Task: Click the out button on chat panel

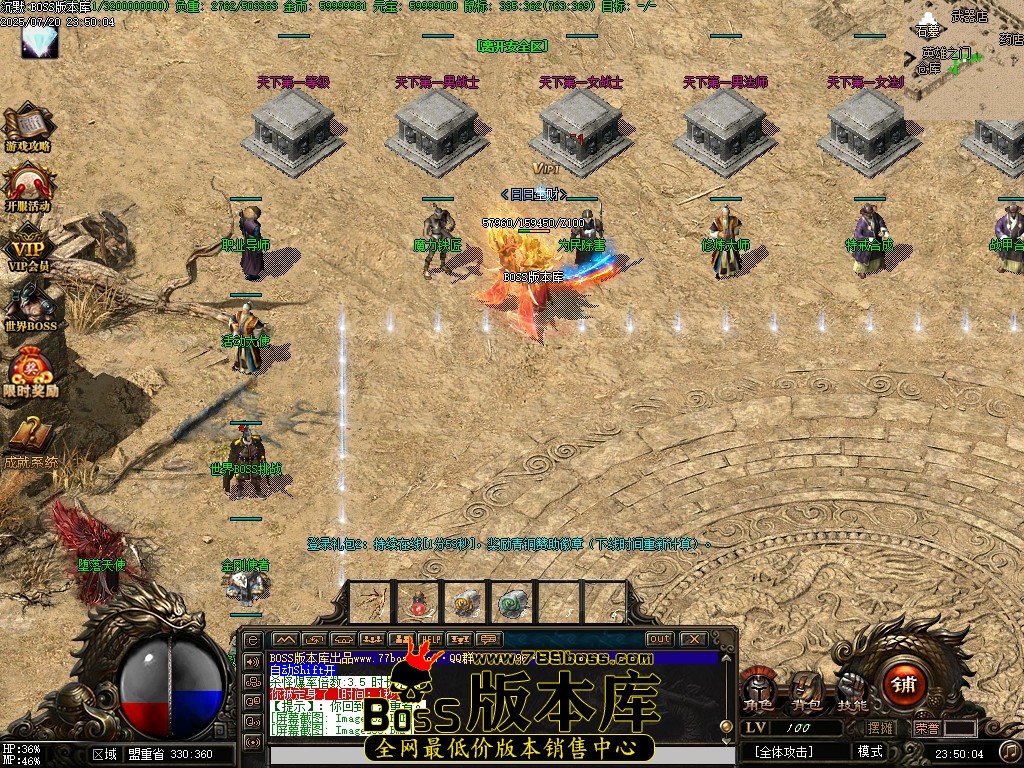Action: [x=659, y=639]
